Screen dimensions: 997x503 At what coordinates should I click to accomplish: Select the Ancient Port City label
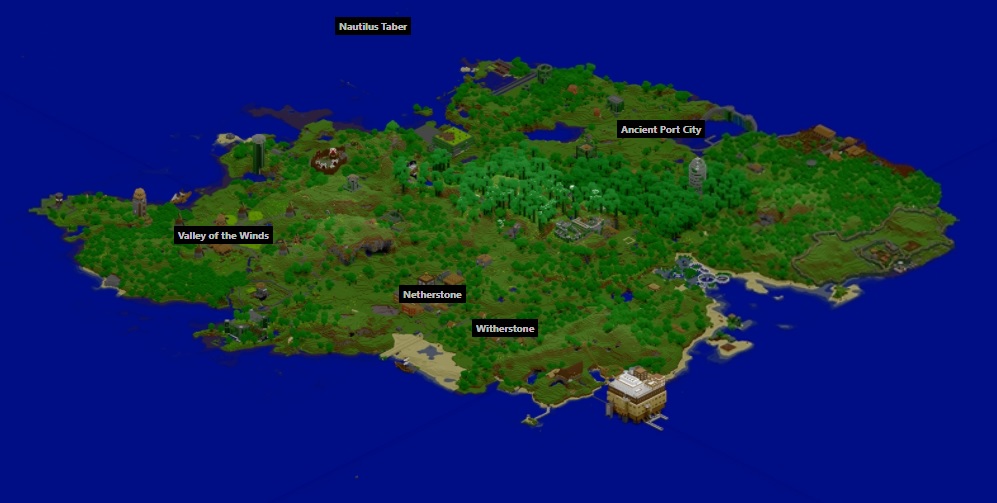pyautogui.click(x=661, y=130)
